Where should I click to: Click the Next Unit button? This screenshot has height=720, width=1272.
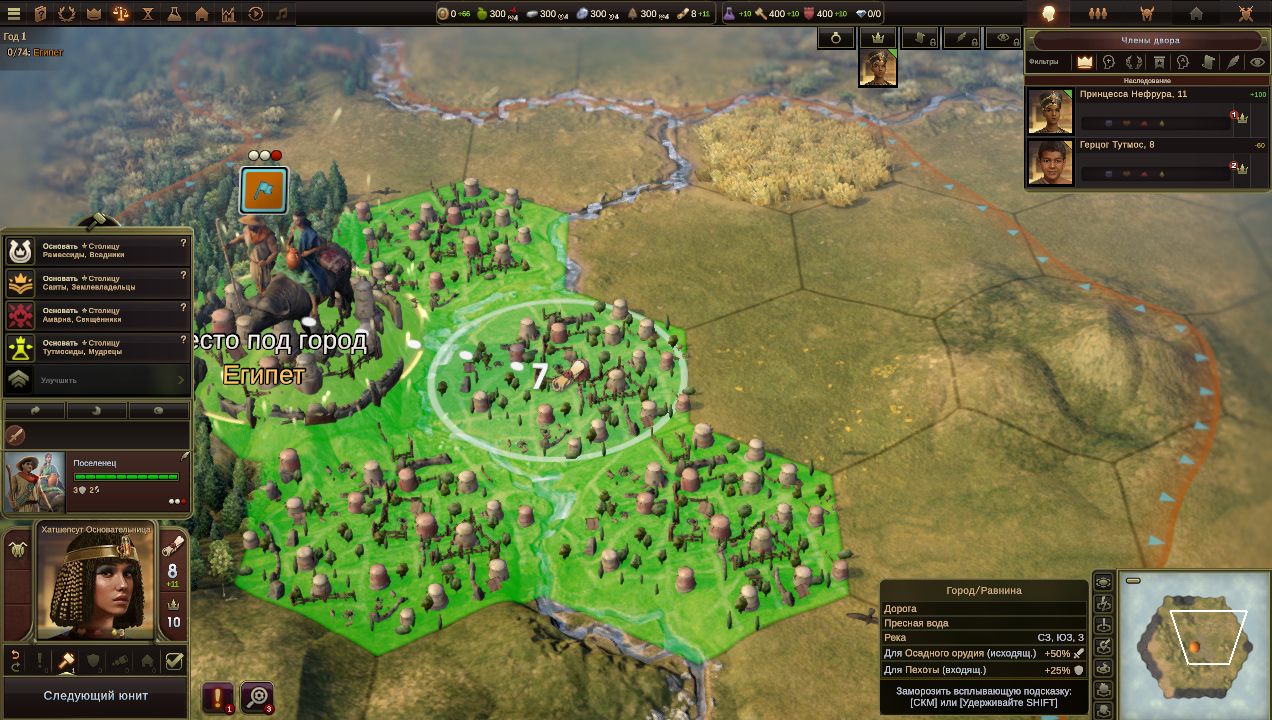(x=95, y=696)
